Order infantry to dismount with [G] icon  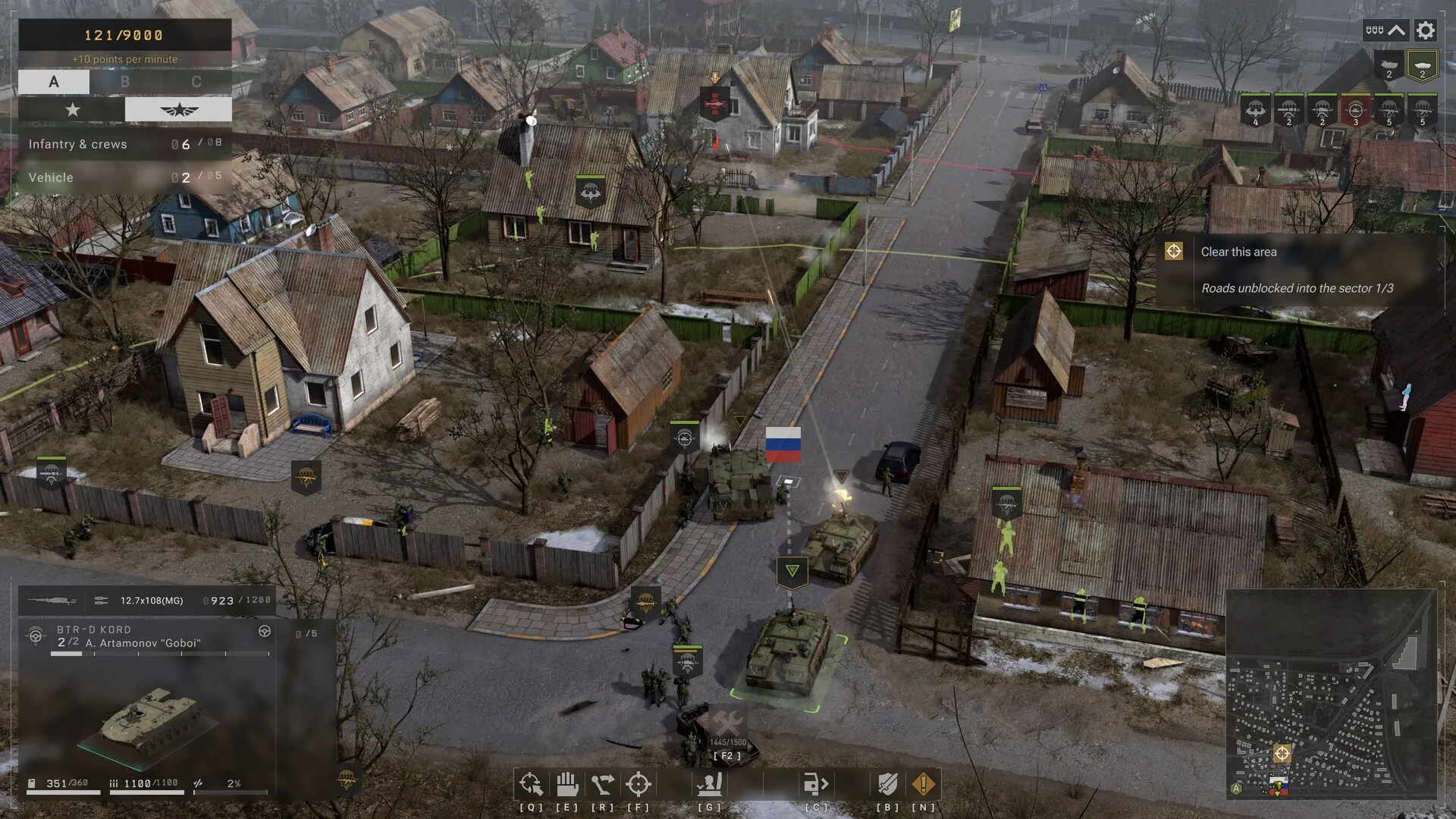point(710,783)
